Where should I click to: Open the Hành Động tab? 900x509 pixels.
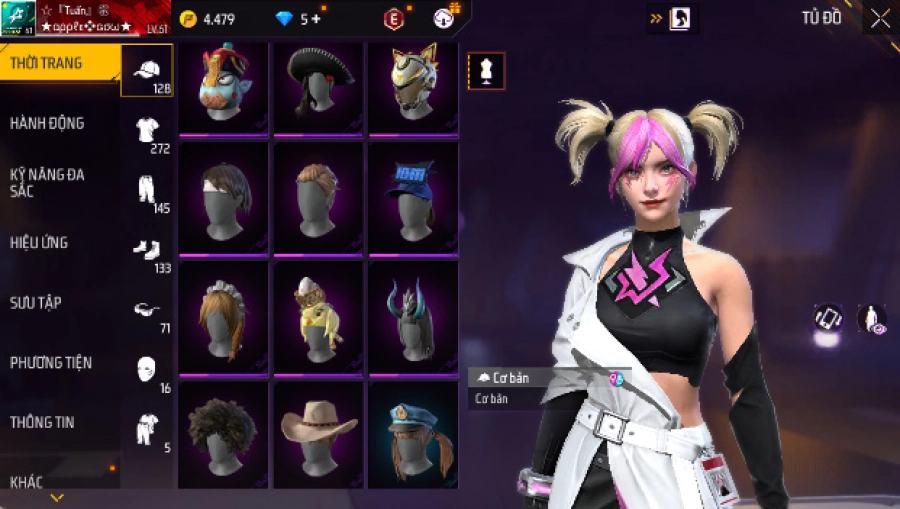click(x=47, y=123)
